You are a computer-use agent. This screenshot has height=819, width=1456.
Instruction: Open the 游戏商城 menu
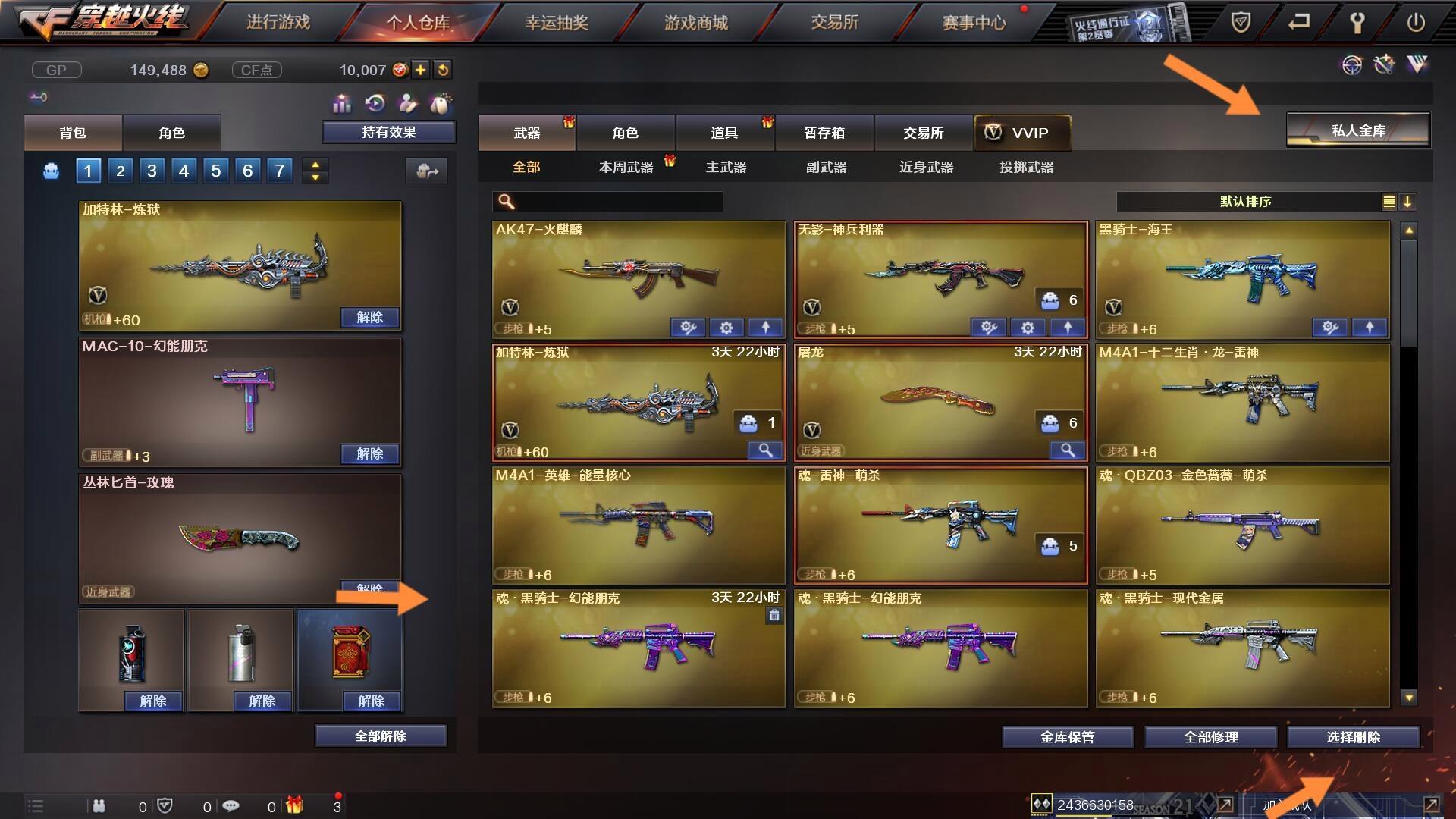coord(695,22)
